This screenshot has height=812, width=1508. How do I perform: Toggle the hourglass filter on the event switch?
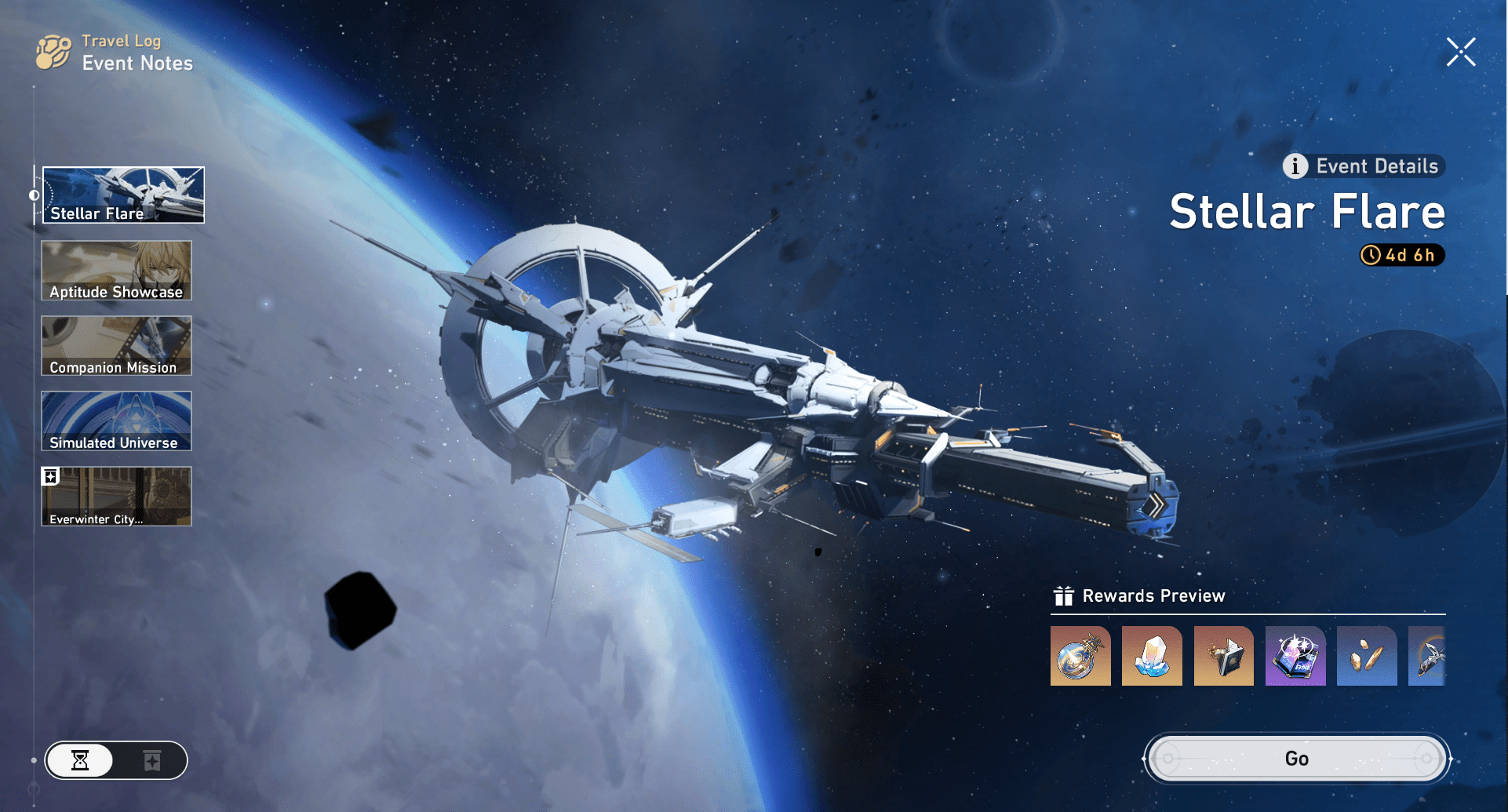[82, 760]
